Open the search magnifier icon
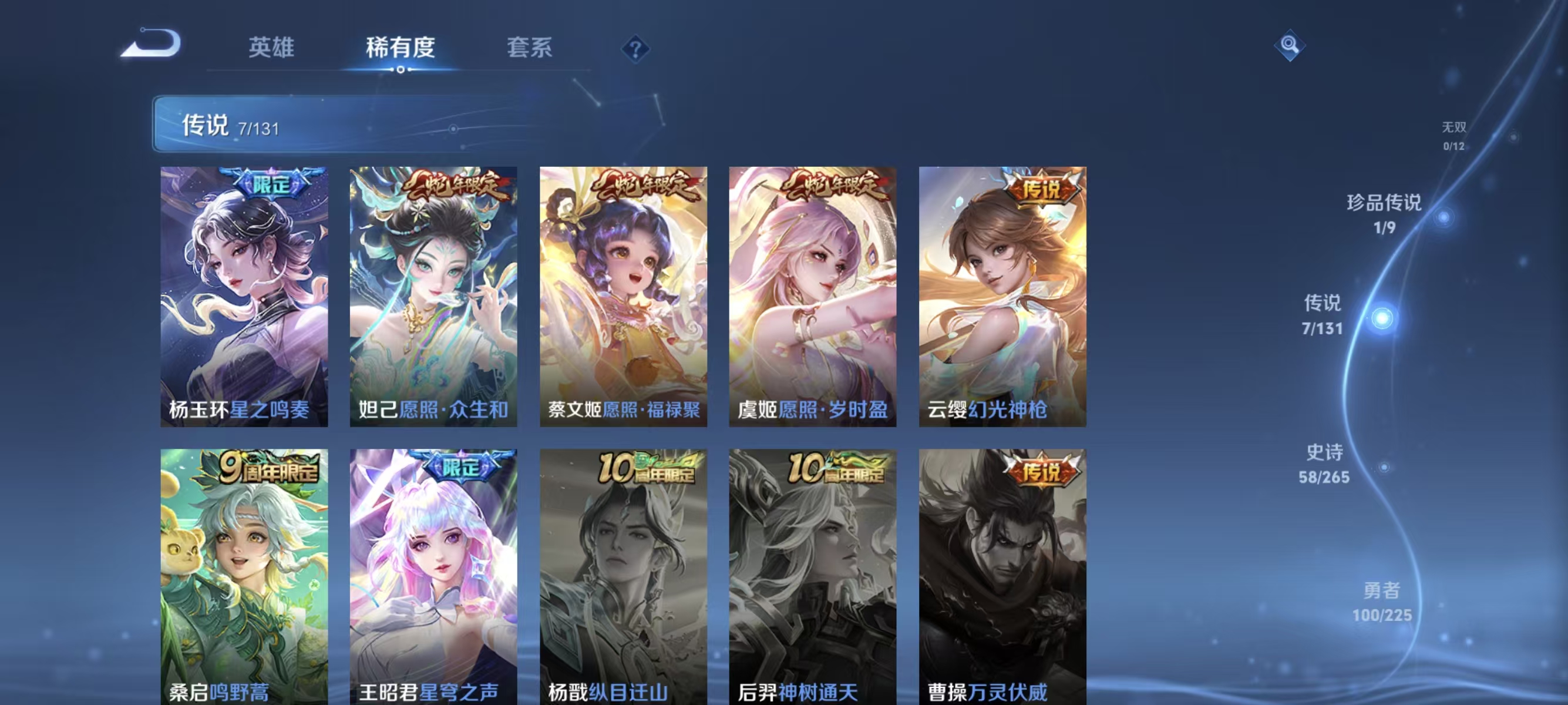1568x705 pixels. tap(1290, 45)
